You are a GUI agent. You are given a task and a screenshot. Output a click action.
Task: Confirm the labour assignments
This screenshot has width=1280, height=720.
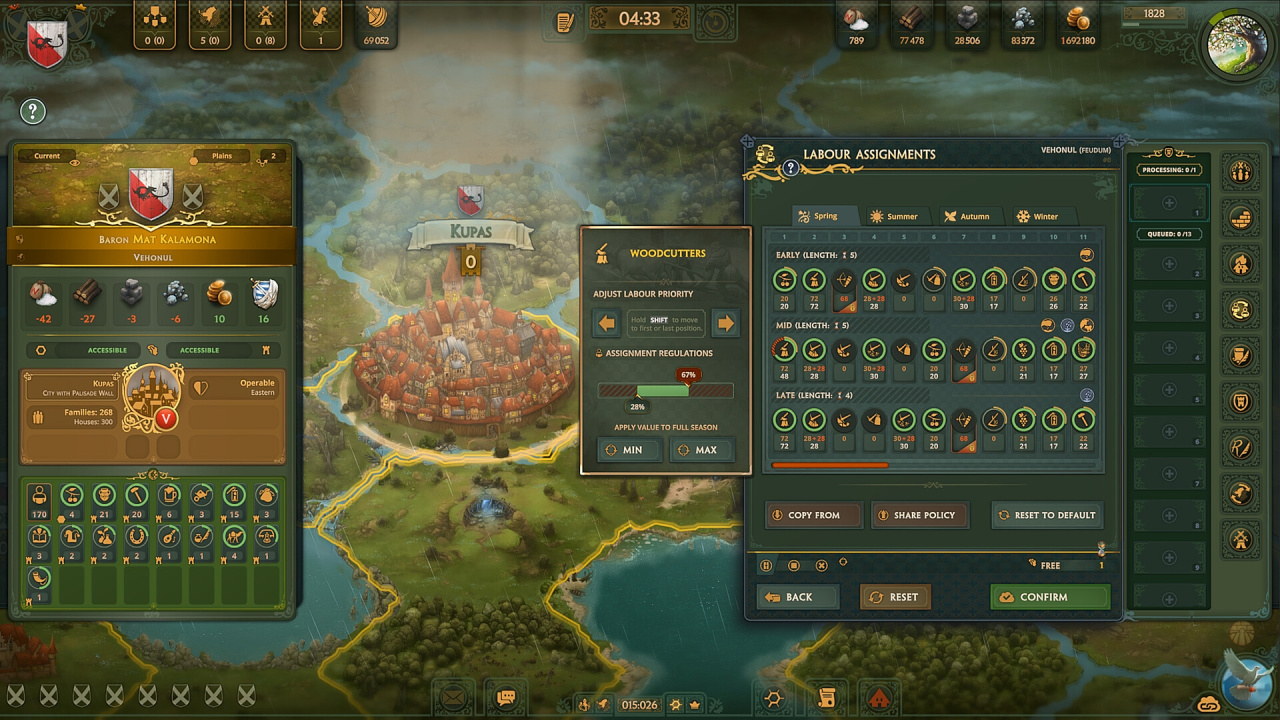pyautogui.click(x=1050, y=597)
